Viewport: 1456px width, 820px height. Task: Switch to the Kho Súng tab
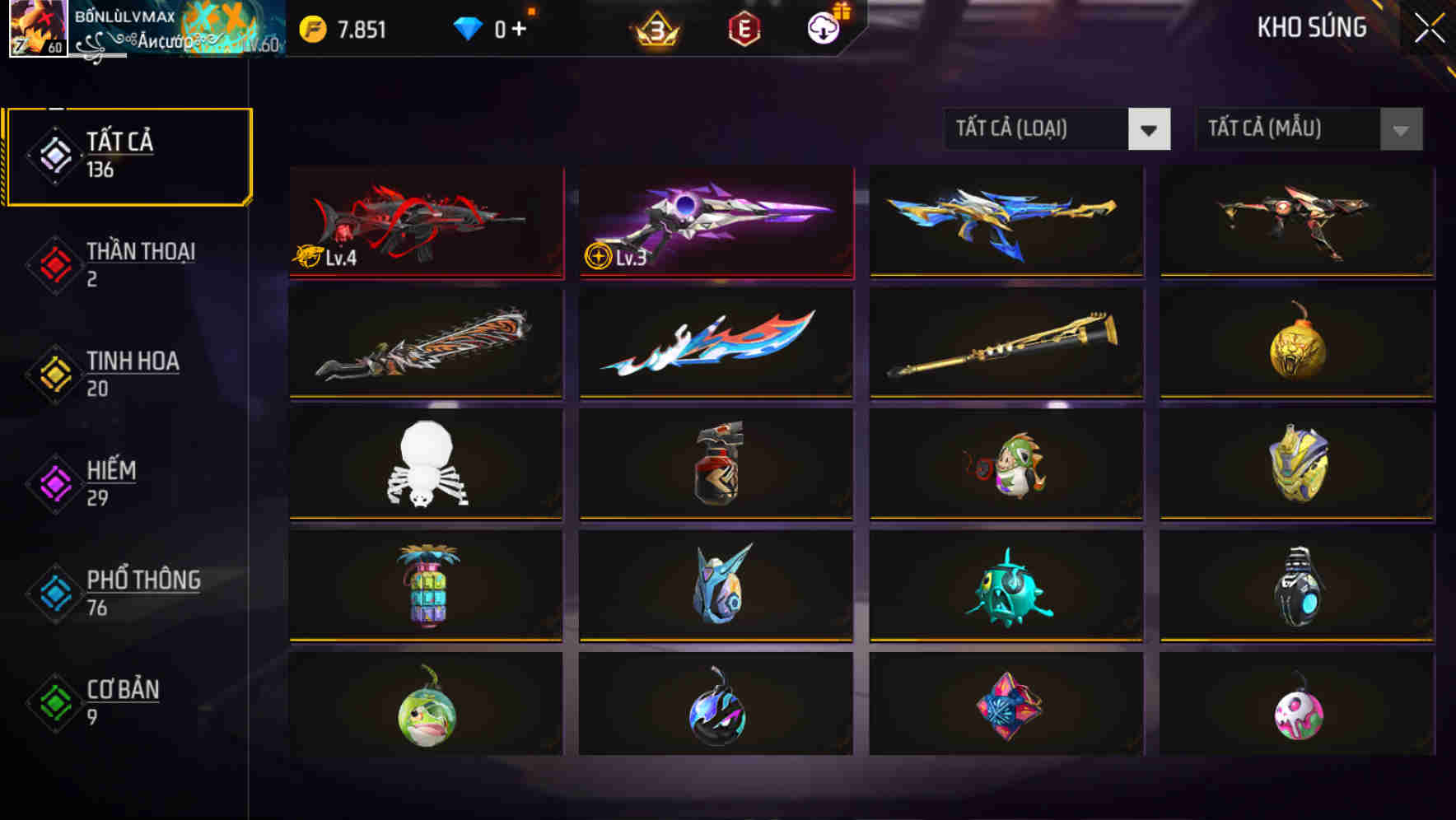tap(1313, 27)
